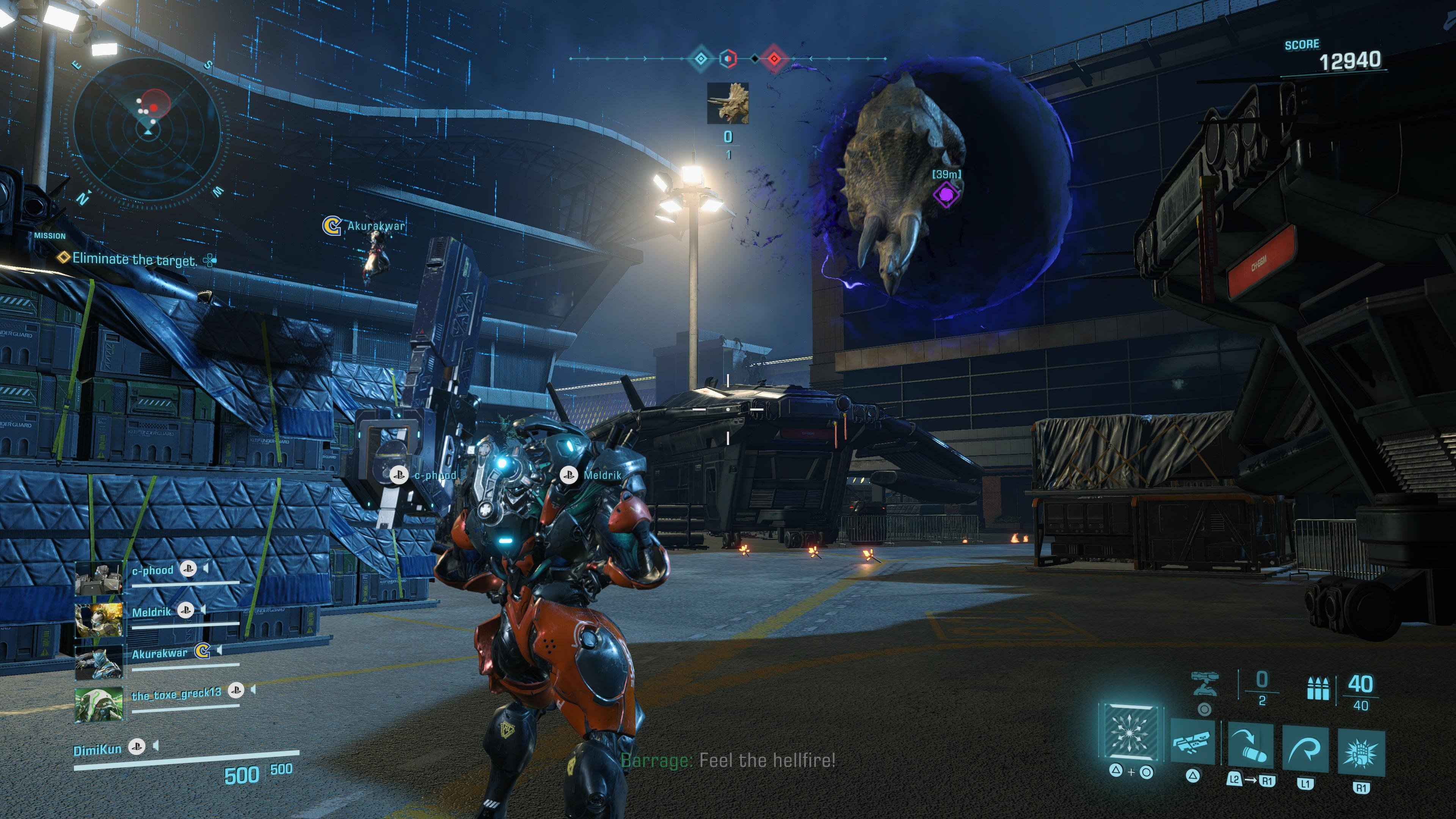
Task: Click the red diamond enemy progress marker
Action: (774, 58)
